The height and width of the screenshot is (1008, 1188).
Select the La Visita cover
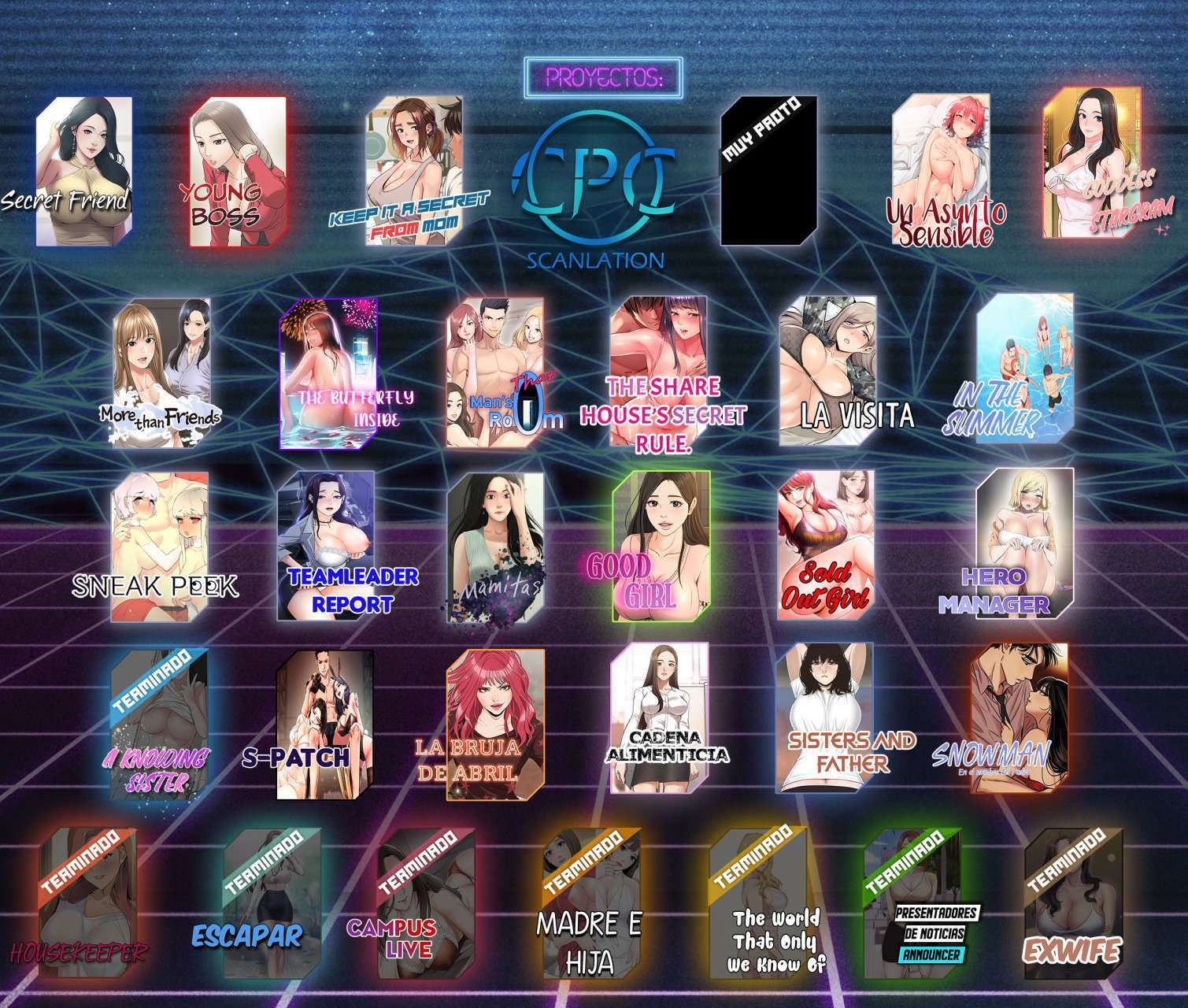828,372
